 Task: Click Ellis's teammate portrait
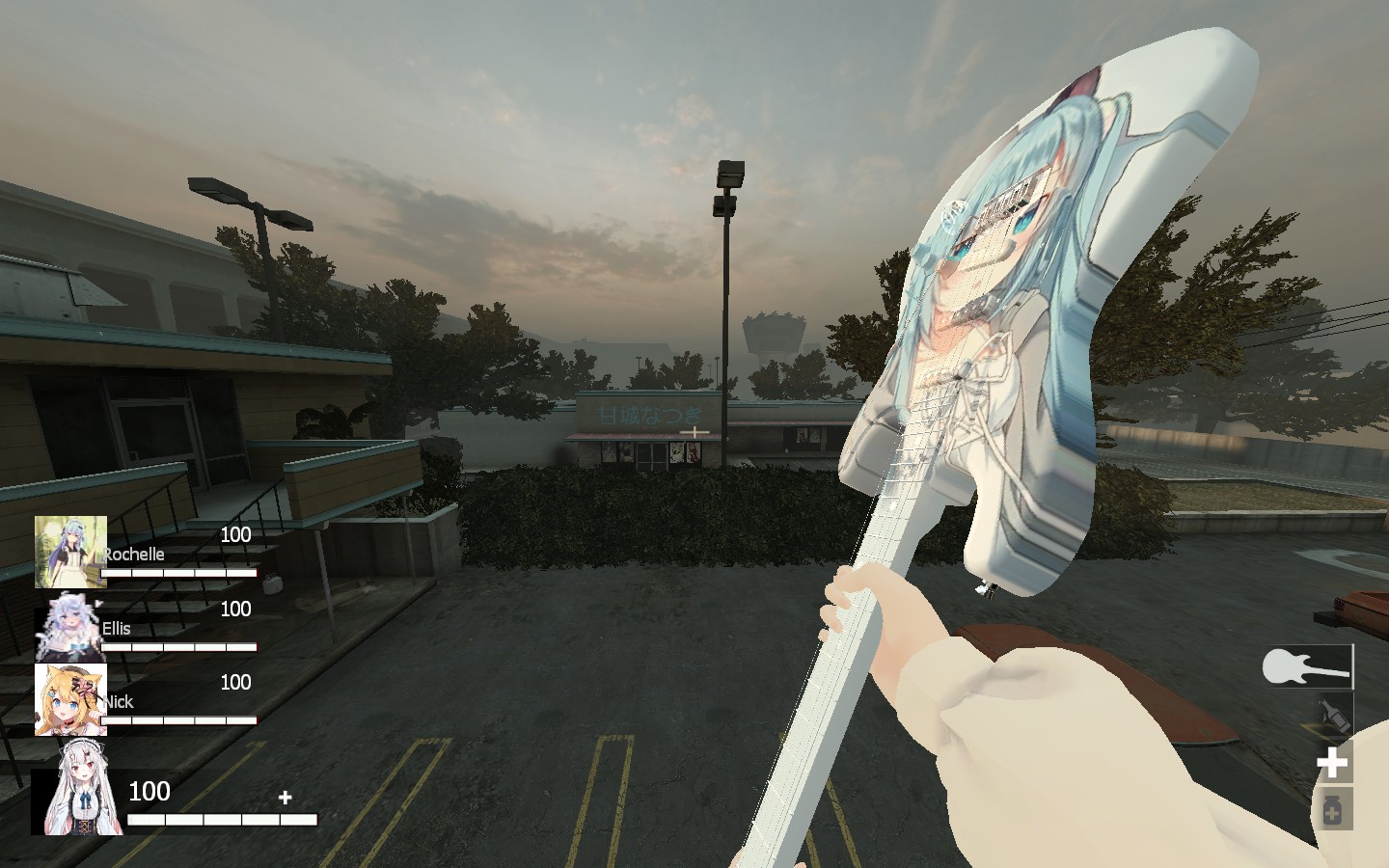click(x=68, y=627)
